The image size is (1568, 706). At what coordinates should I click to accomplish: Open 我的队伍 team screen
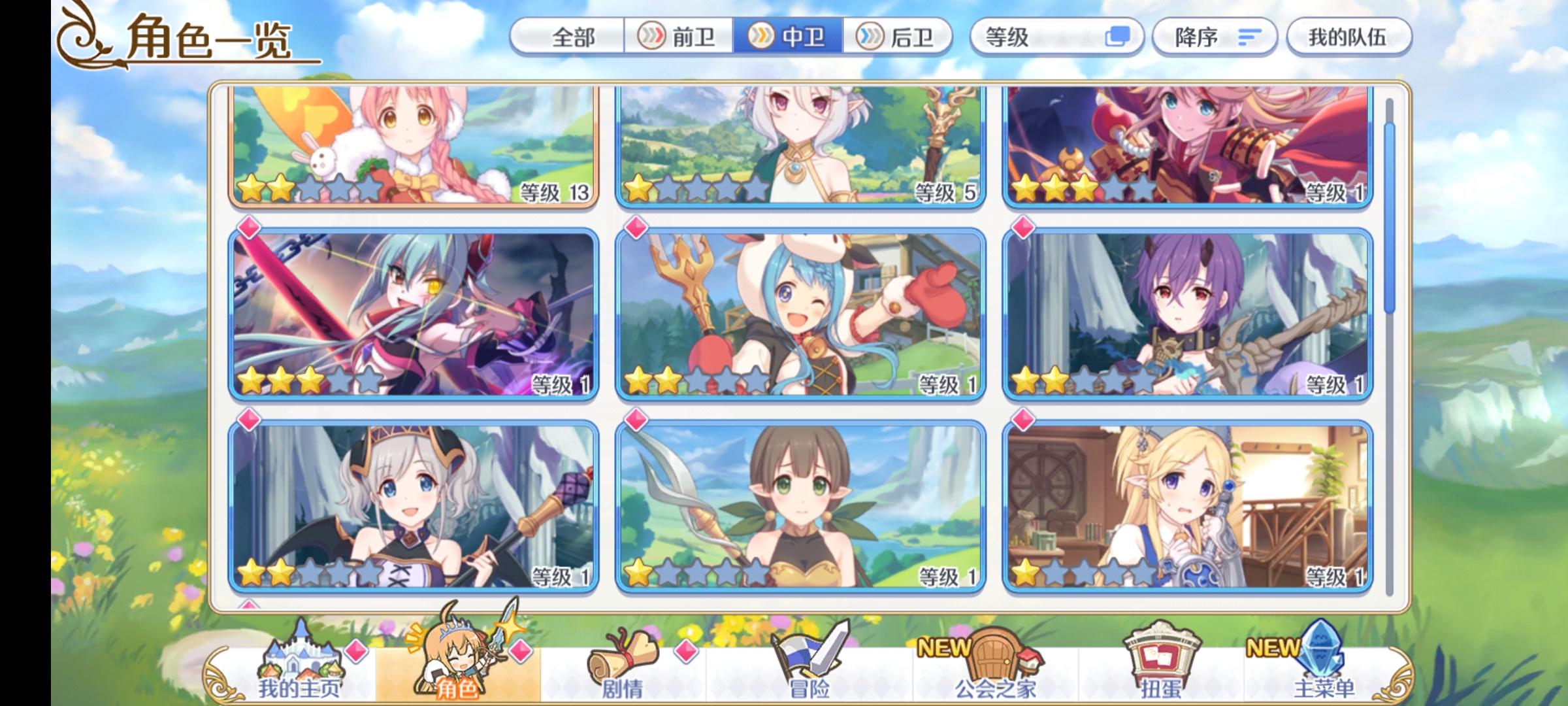point(1350,39)
